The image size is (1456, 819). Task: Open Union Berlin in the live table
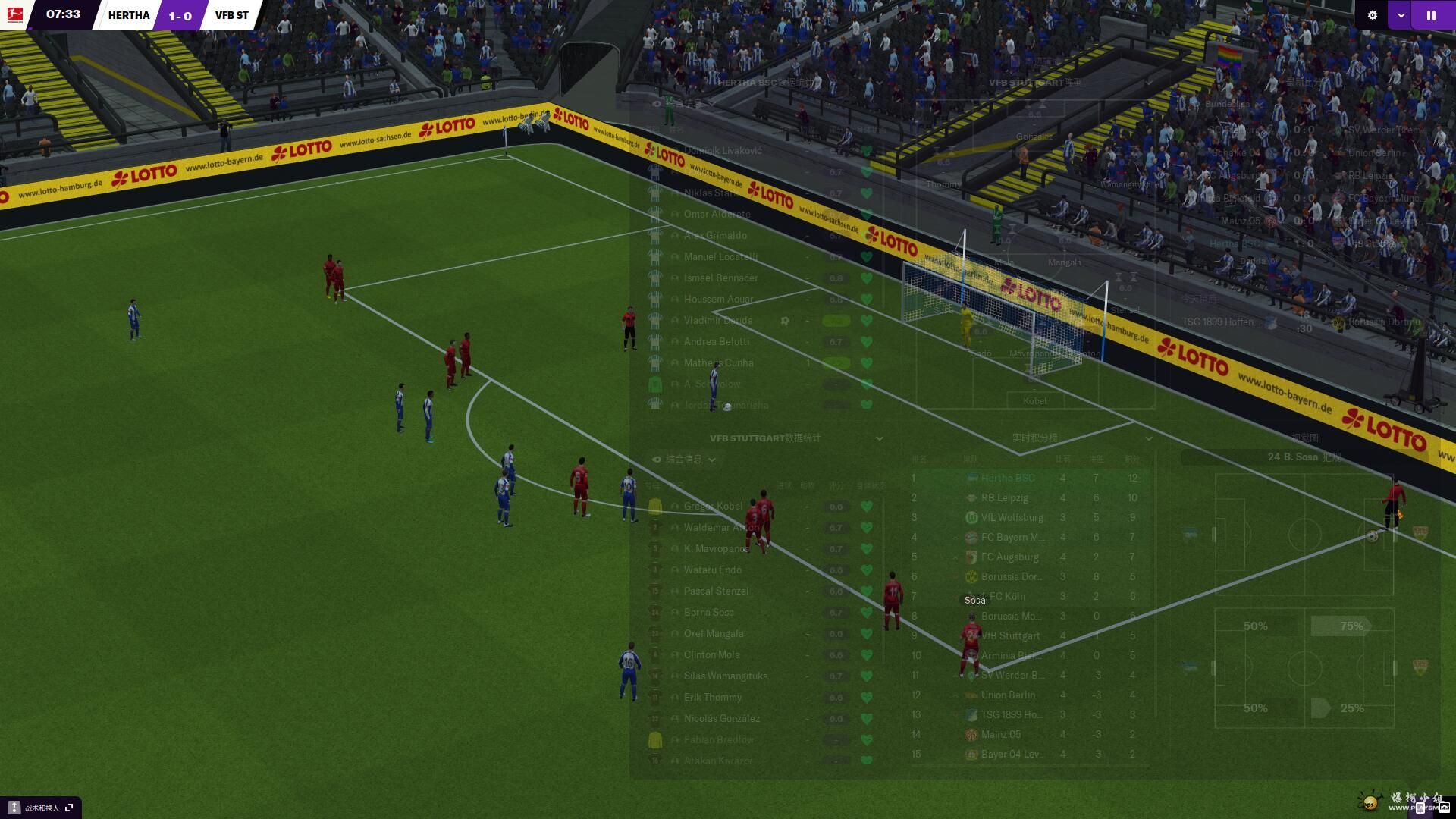1007,695
